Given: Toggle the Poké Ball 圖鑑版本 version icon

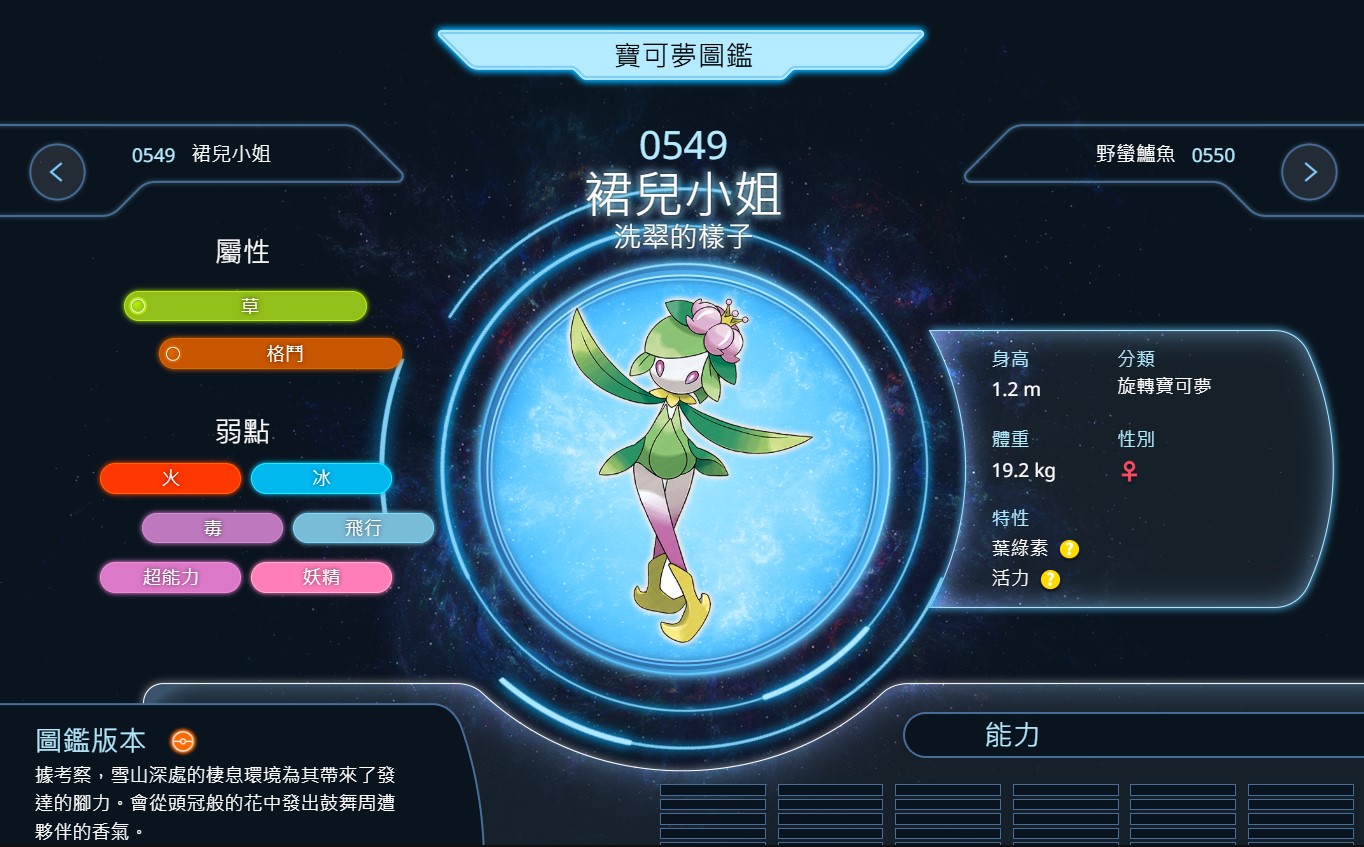Looking at the screenshot, I should 182,741.
